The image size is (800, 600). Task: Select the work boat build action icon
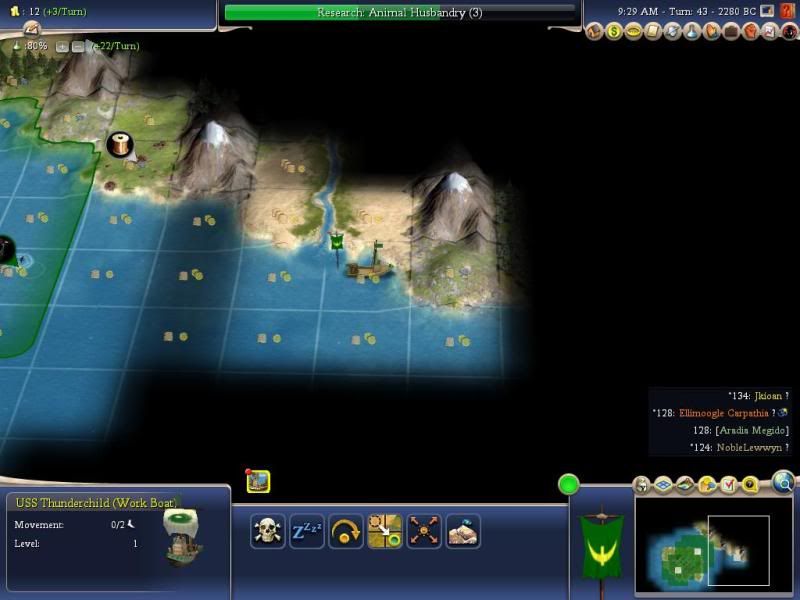click(463, 530)
